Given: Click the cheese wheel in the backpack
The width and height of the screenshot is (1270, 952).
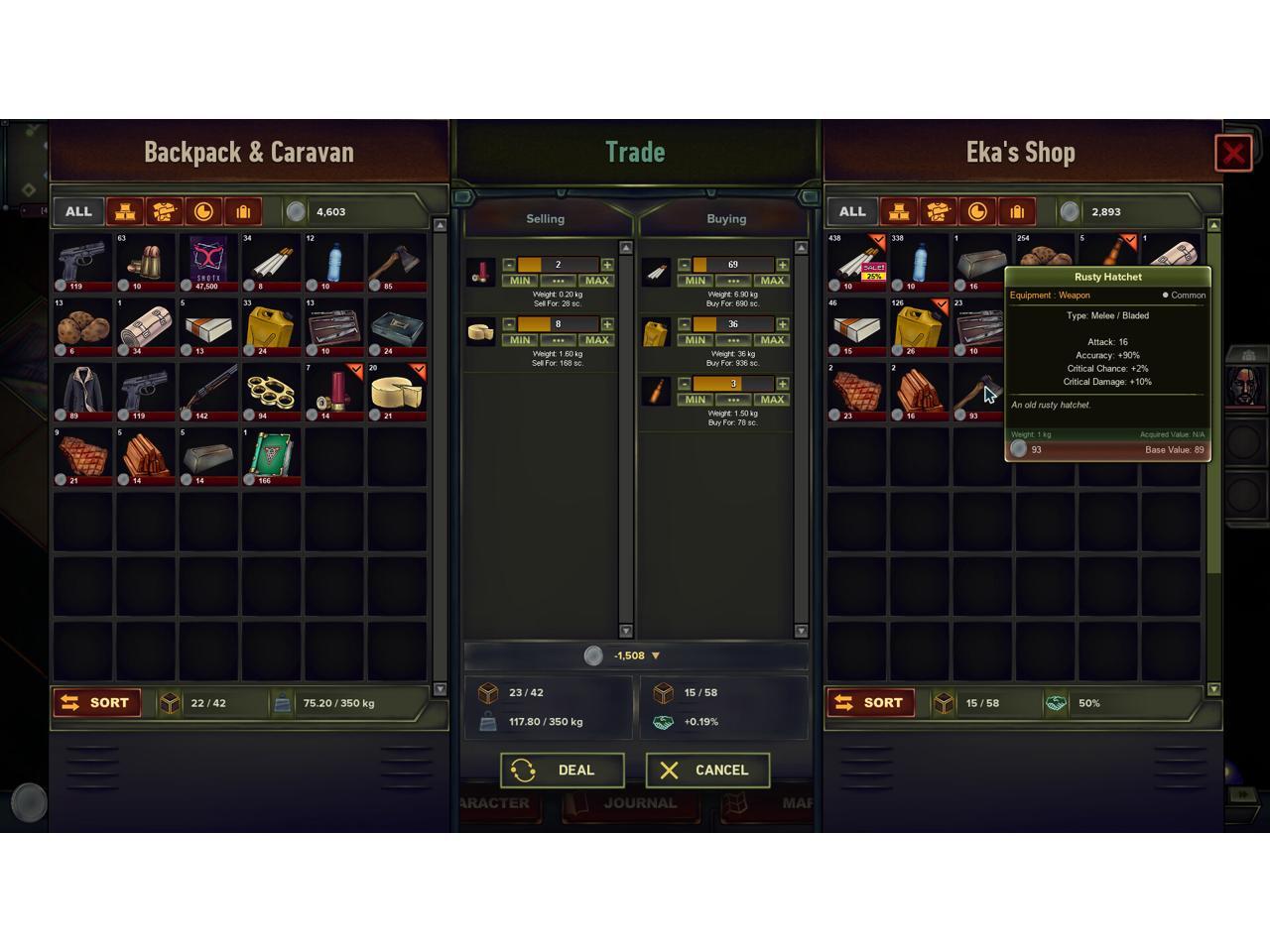Looking at the screenshot, I should 397,391.
